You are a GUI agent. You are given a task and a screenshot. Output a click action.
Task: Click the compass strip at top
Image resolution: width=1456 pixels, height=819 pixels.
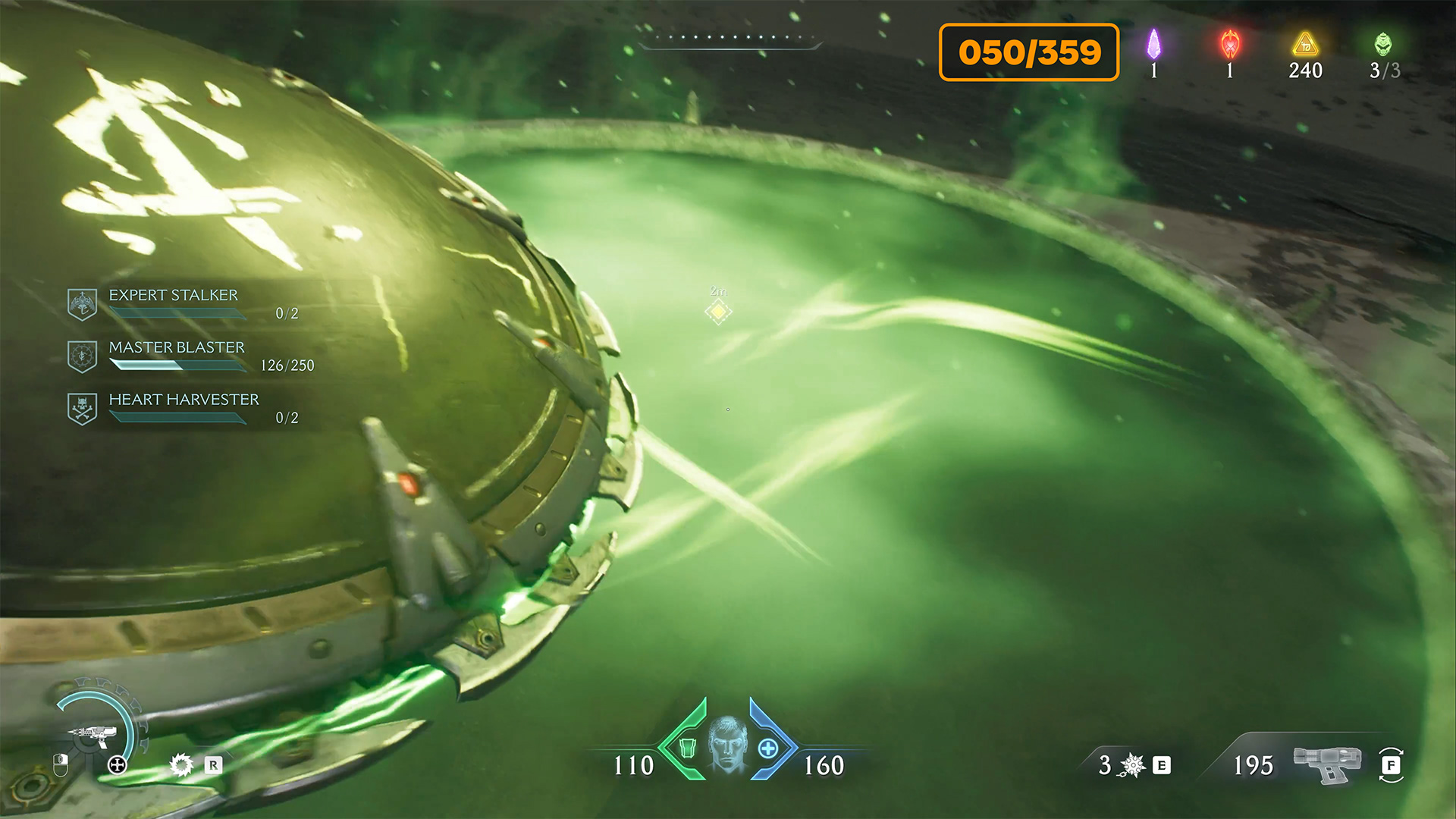(730, 38)
